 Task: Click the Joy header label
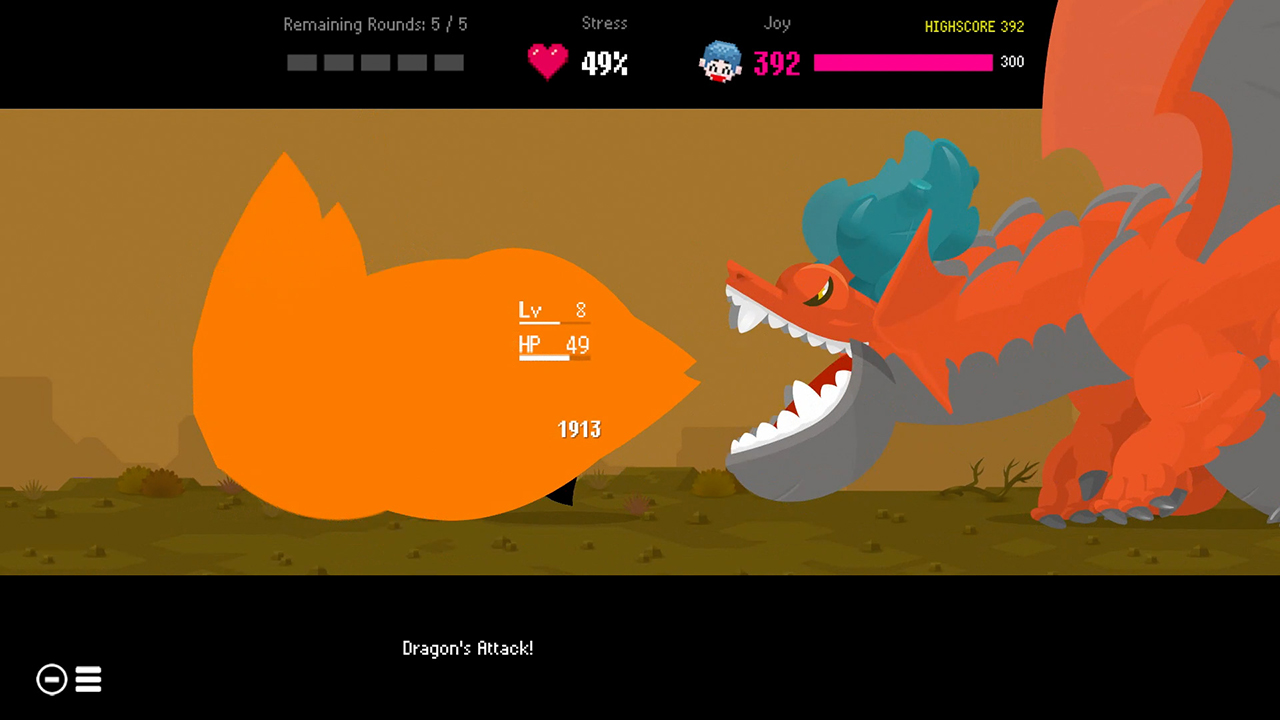(x=777, y=23)
